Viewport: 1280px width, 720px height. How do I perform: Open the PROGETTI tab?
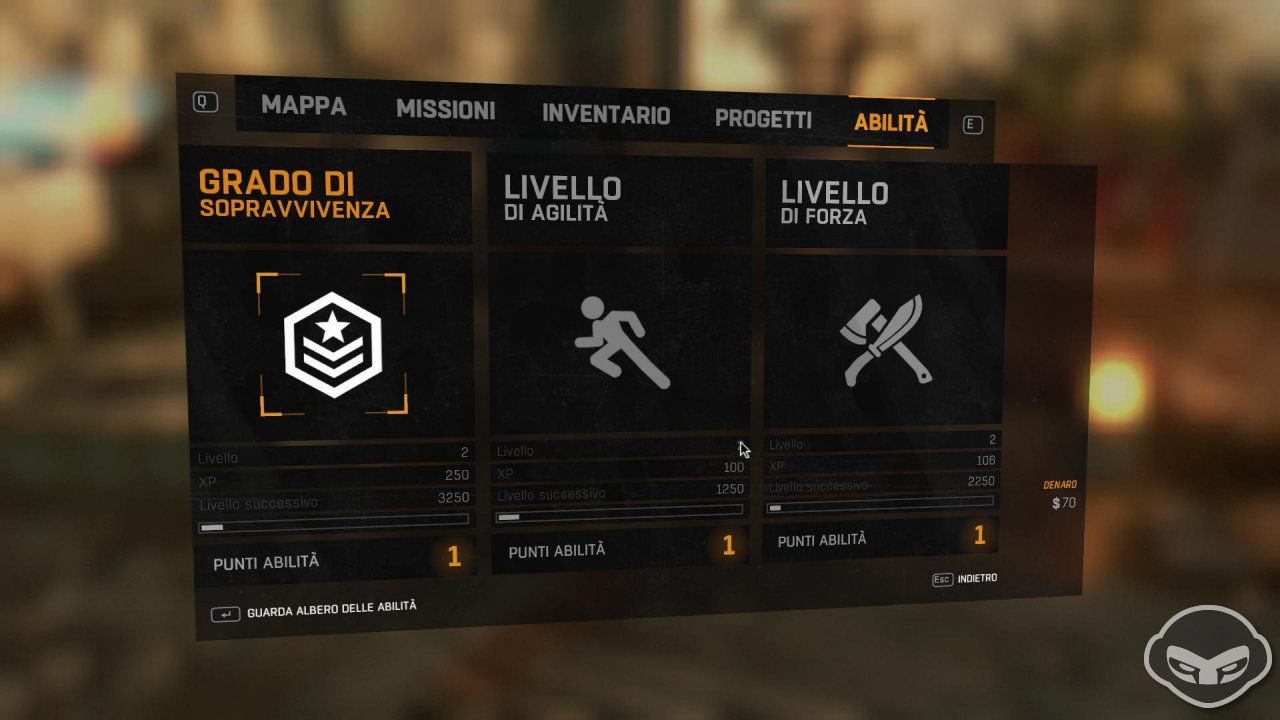pyautogui.click(x=763, y=119)
